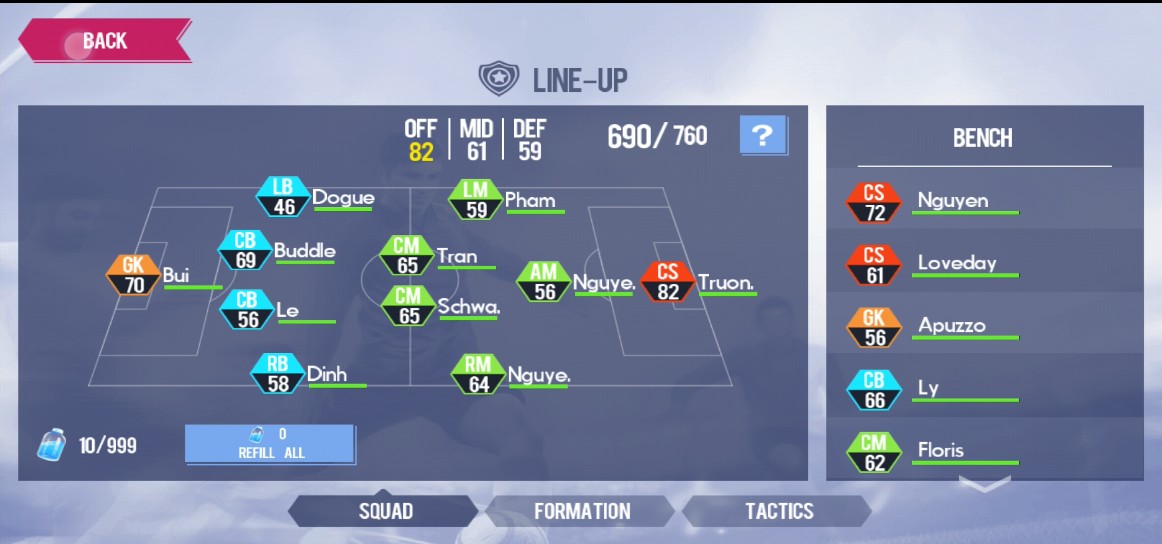Select central midfielder Tran
This screenshot has width=1162, height=544.
[x=407, y=257]
